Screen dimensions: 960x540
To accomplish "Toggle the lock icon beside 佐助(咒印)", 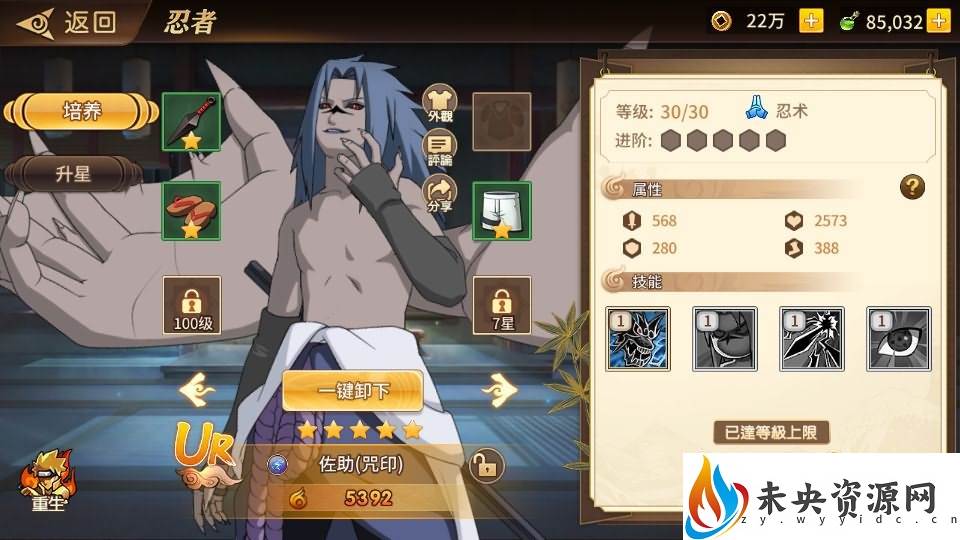I will [x=486, y=465].
